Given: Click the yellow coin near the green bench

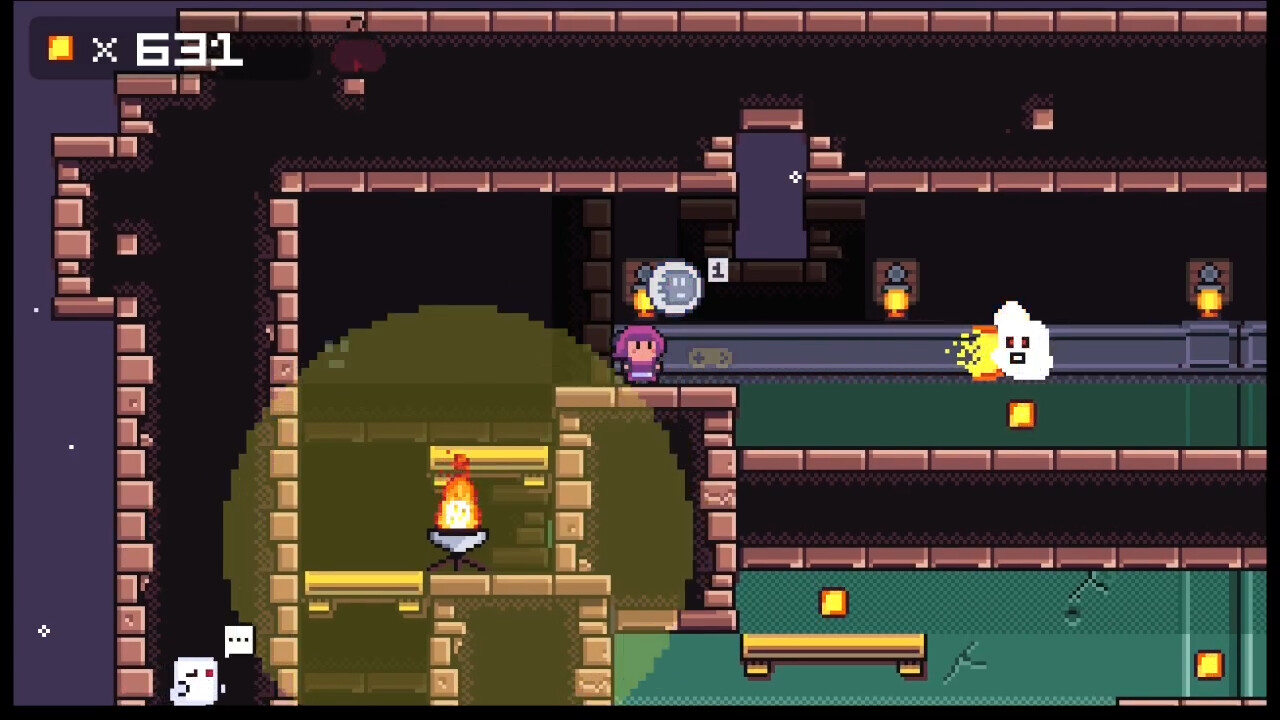Looking at the screenshot, I should click(x=834, y=600).
